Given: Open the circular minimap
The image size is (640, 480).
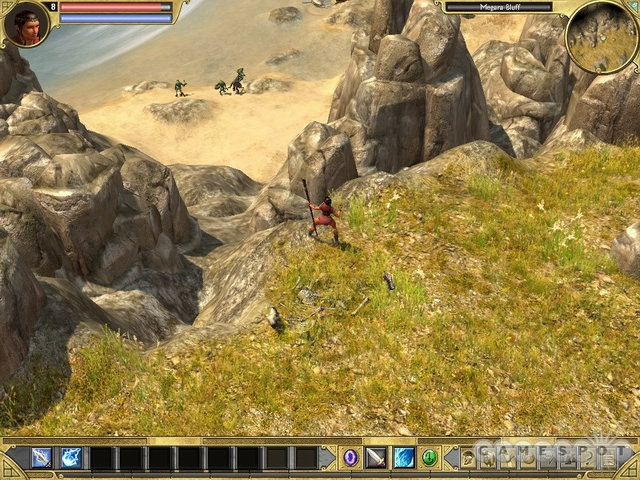Looking at the screenshot, I should pos(602,36).
